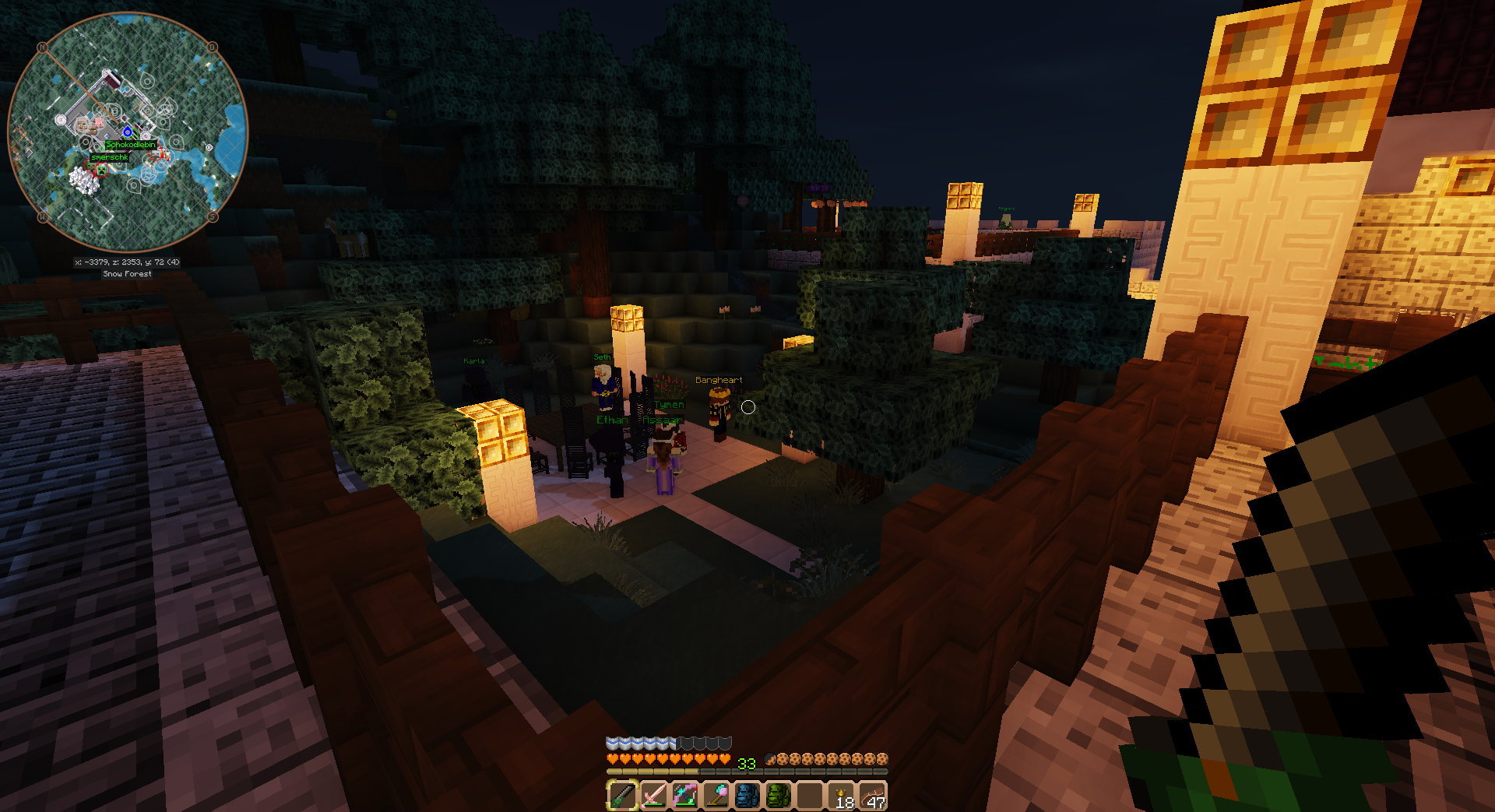
Task: Click the N compass marker on minimap
Action: (43, 47)
